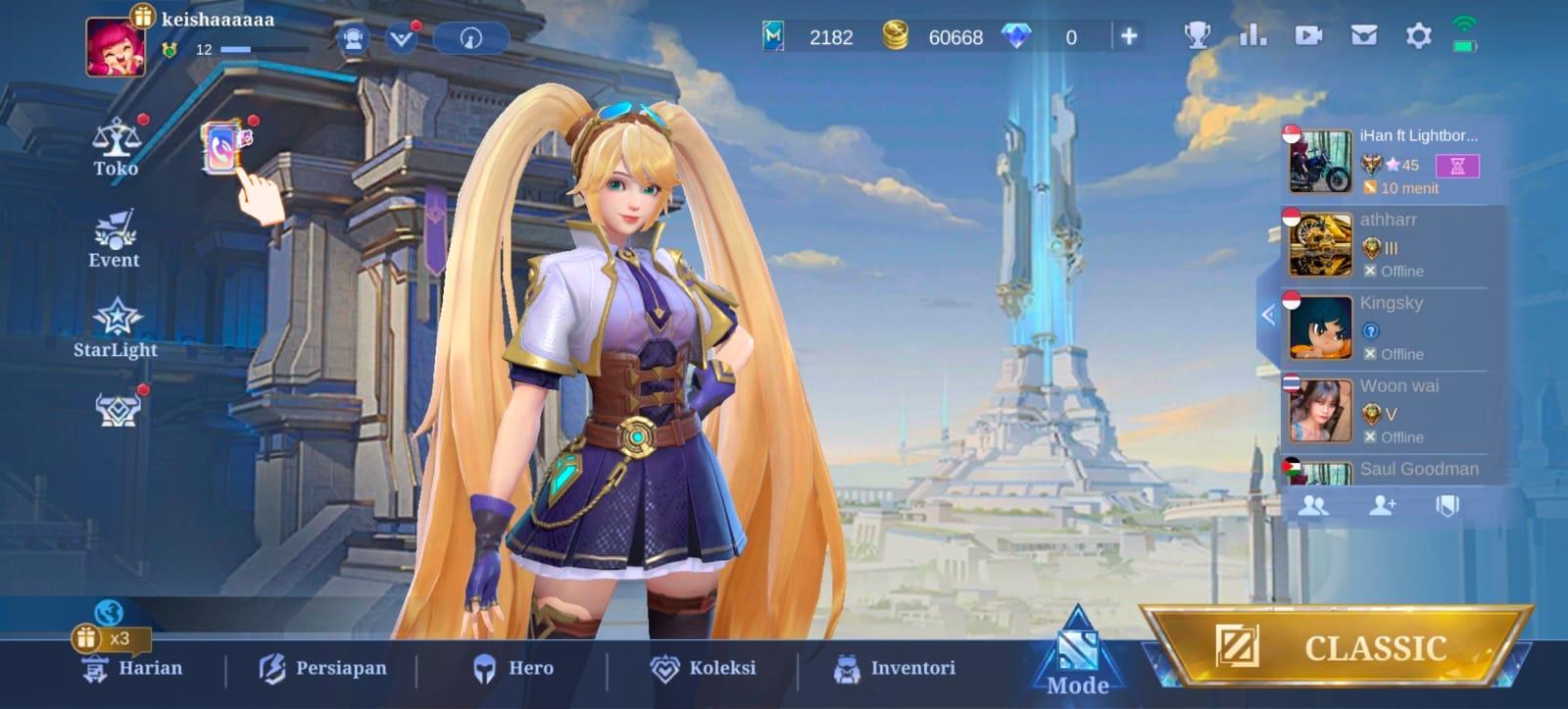
Task: Open the leaderboard bar chart icon
Action: 1252,36
